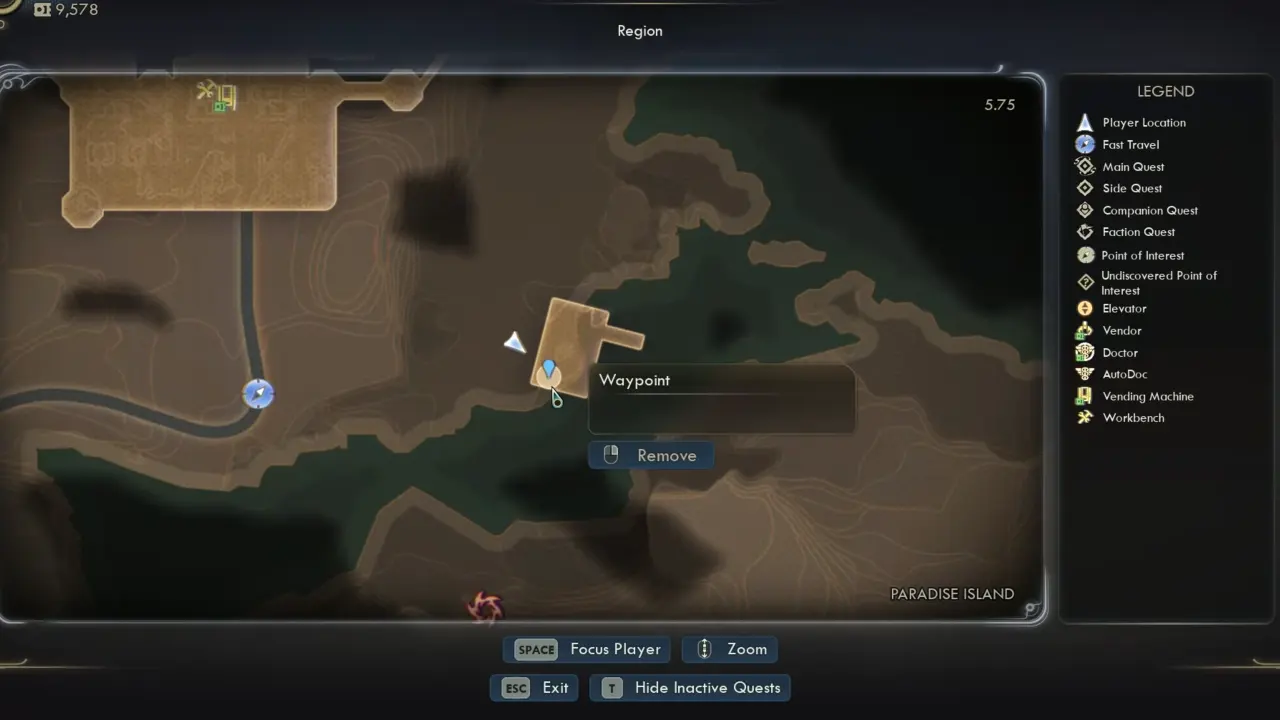Select the red swirl marker at map bottom
This screenshot has width=1280, height=720.
pos(486,605)
